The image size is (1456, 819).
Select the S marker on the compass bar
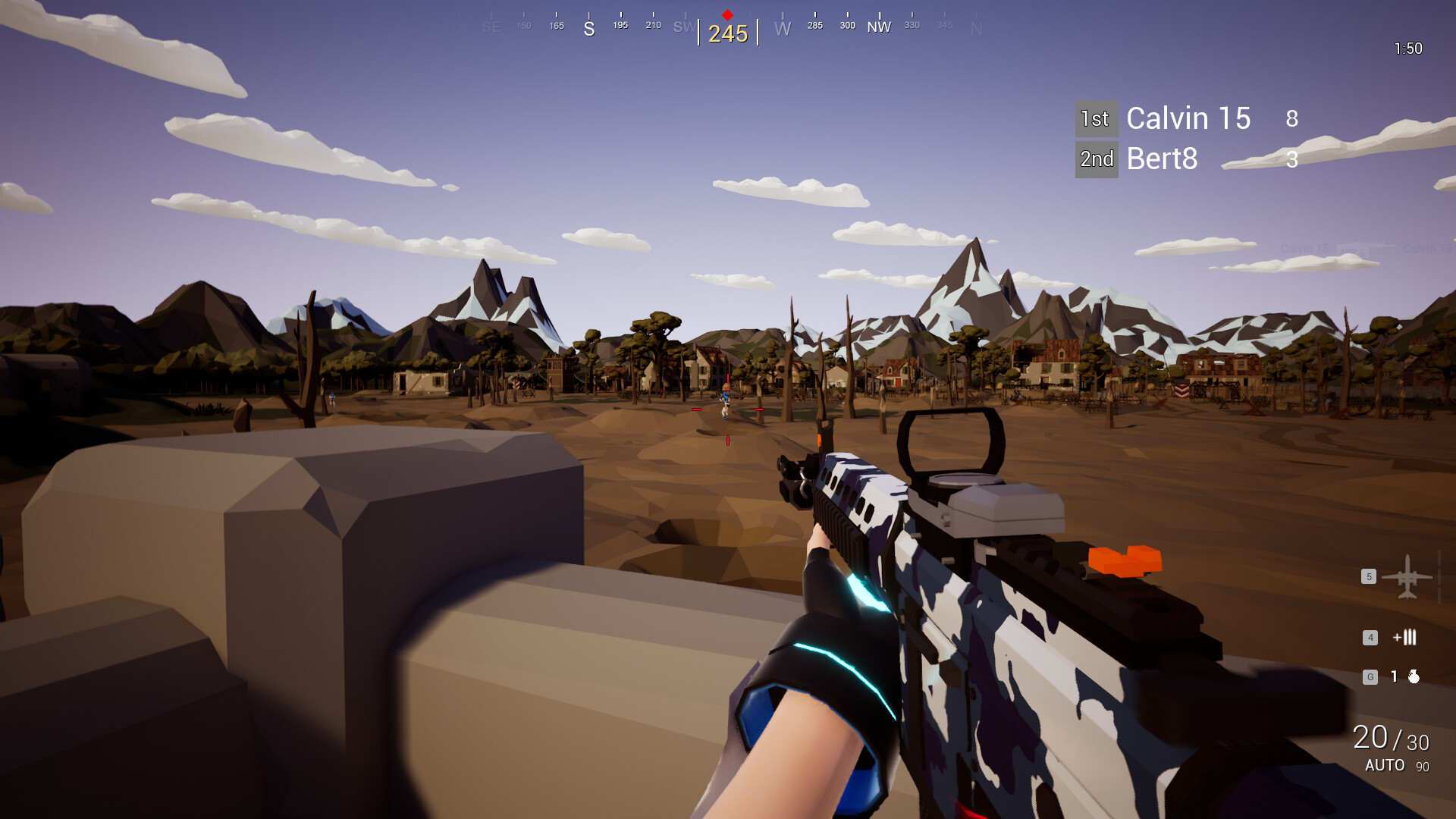point(588,27)
